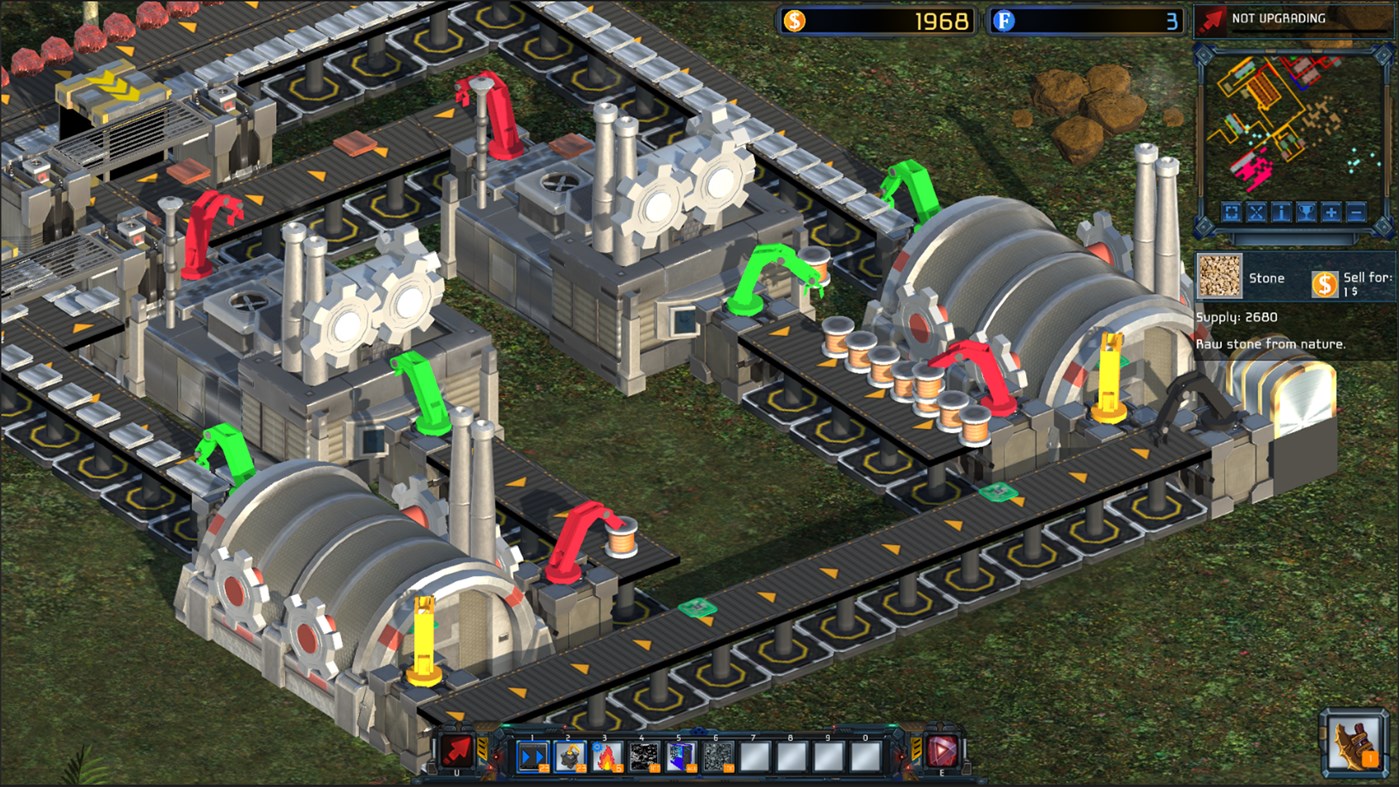Screen dimensions: 1399x787
Task: Select the miner building in hotbar slot 2
Action: pos(568,757)
